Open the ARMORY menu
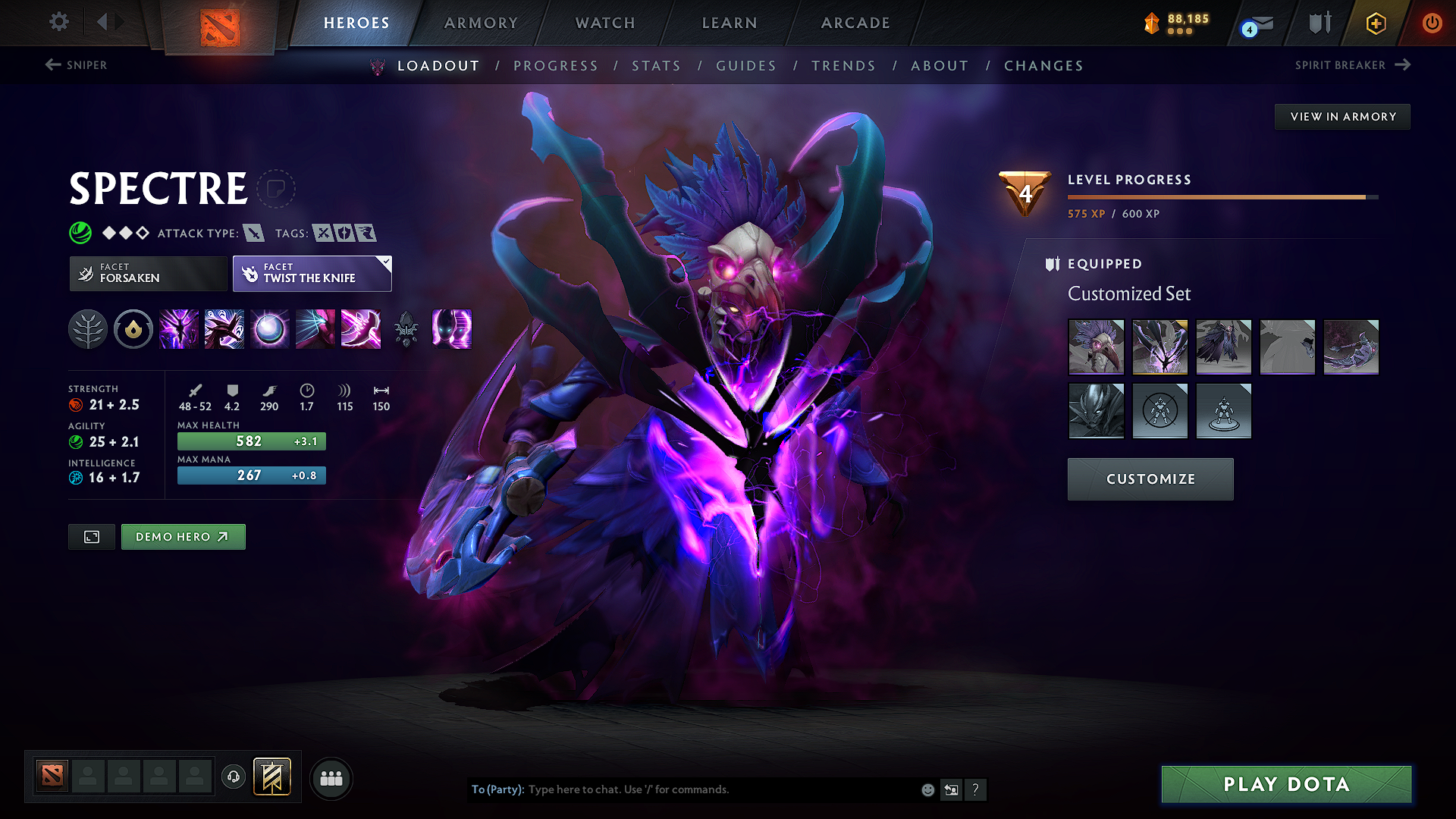The height and width of the screenshot is (819, 1456). click(x=481, y=23)
